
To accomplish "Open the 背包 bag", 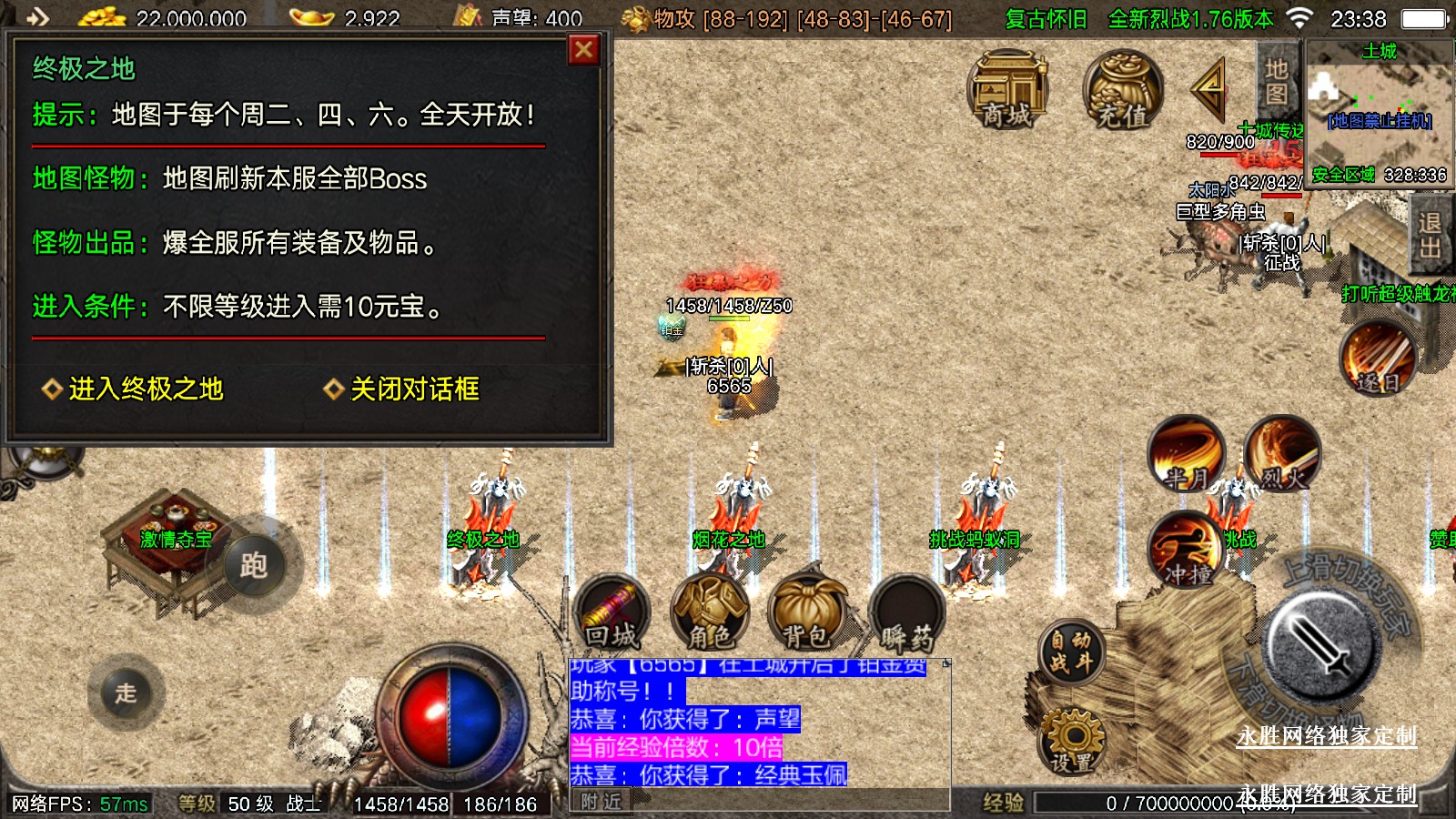I will (x=807, y=612).
